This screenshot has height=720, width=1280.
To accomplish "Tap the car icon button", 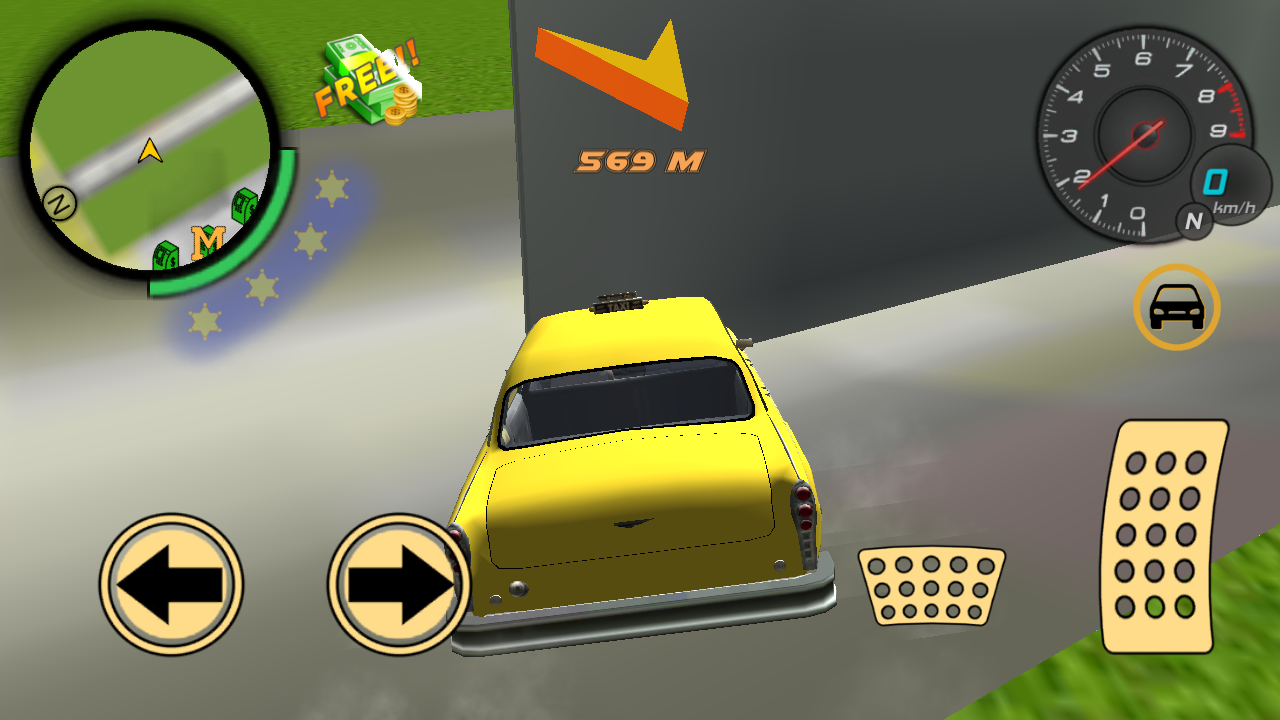I will [x=1178, y=308].
